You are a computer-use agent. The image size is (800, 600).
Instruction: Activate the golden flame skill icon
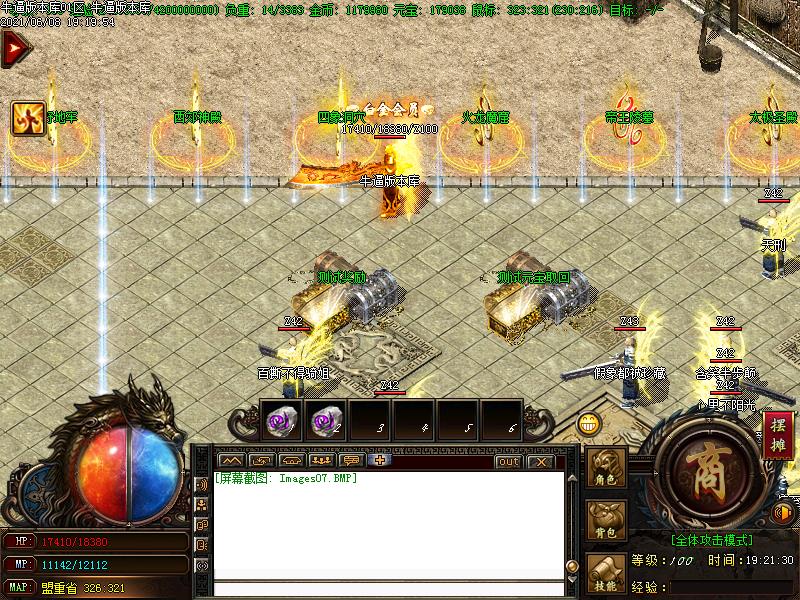(27, 118)
